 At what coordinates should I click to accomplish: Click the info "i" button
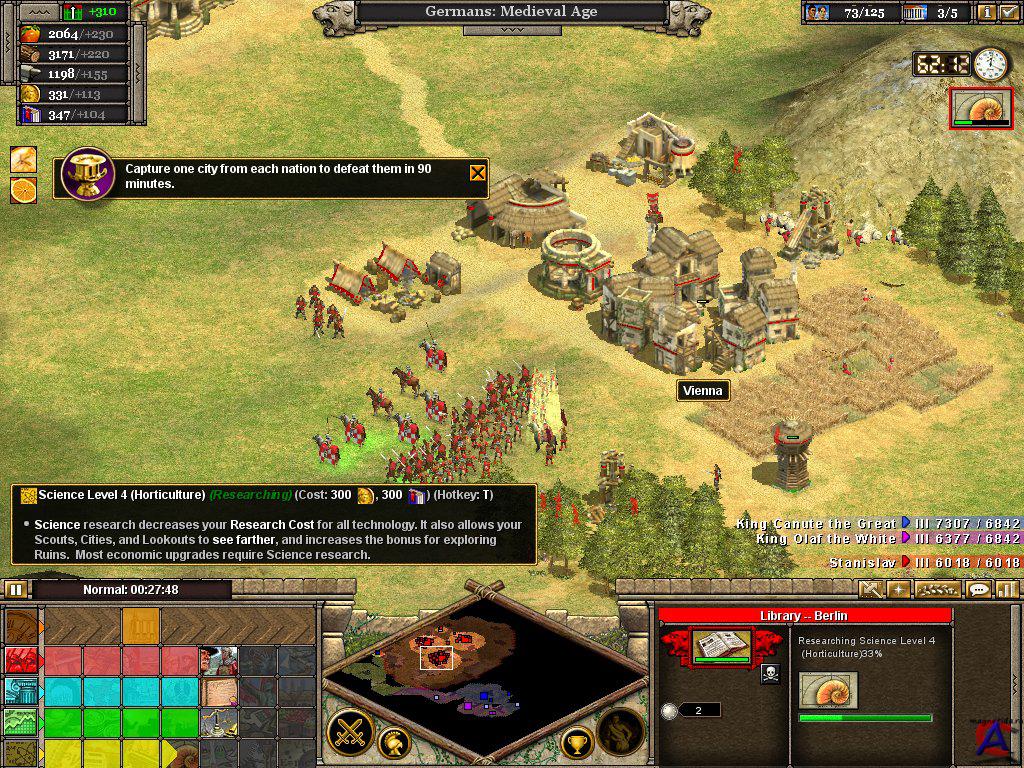(x=988, y=13)
